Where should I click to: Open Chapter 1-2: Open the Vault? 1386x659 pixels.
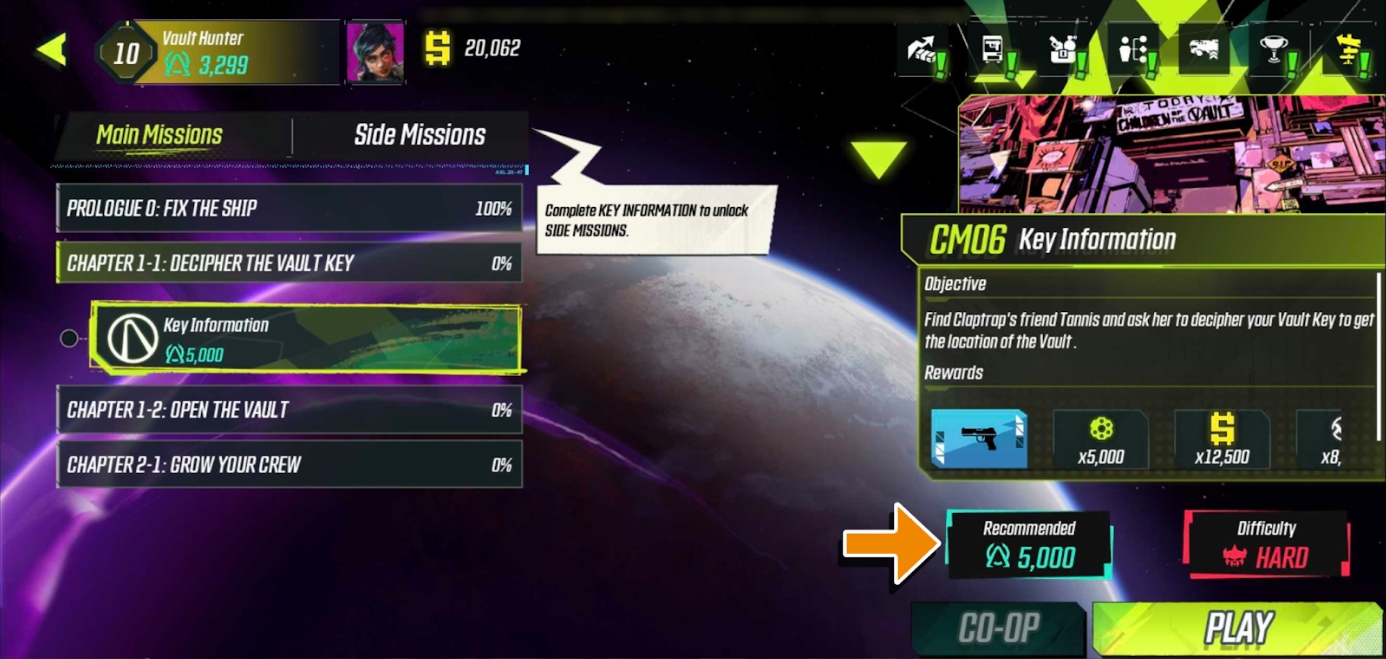(x=289, y=410)
